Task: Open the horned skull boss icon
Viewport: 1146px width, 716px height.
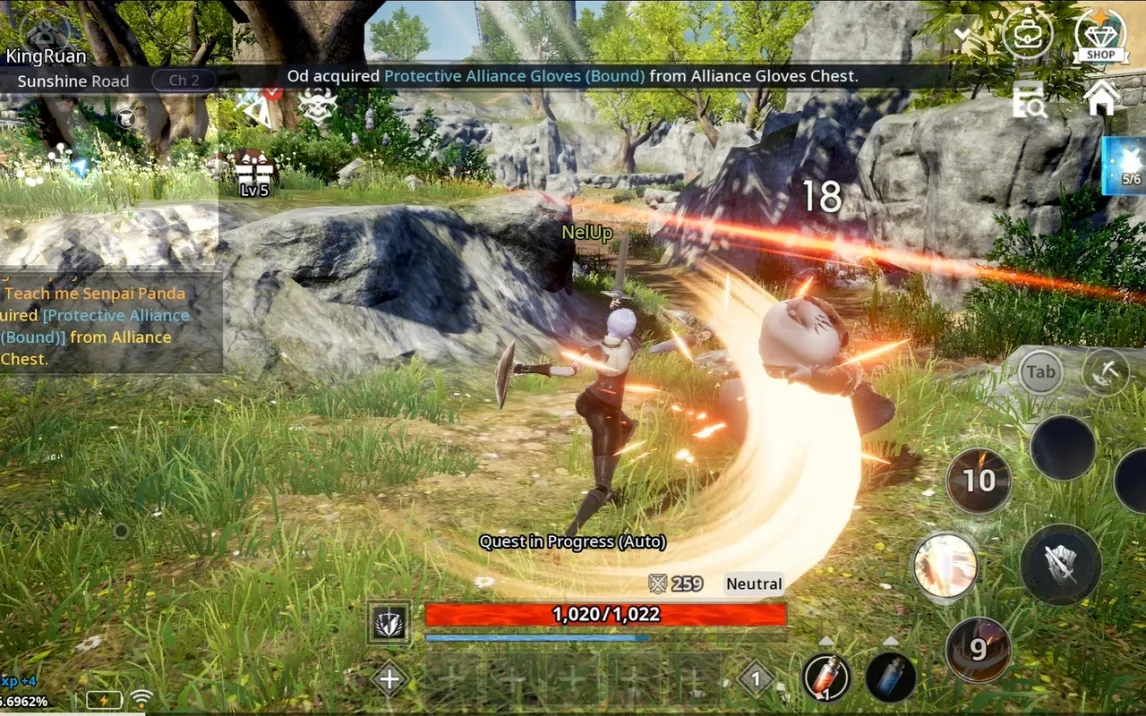Action: click(317, 105)
